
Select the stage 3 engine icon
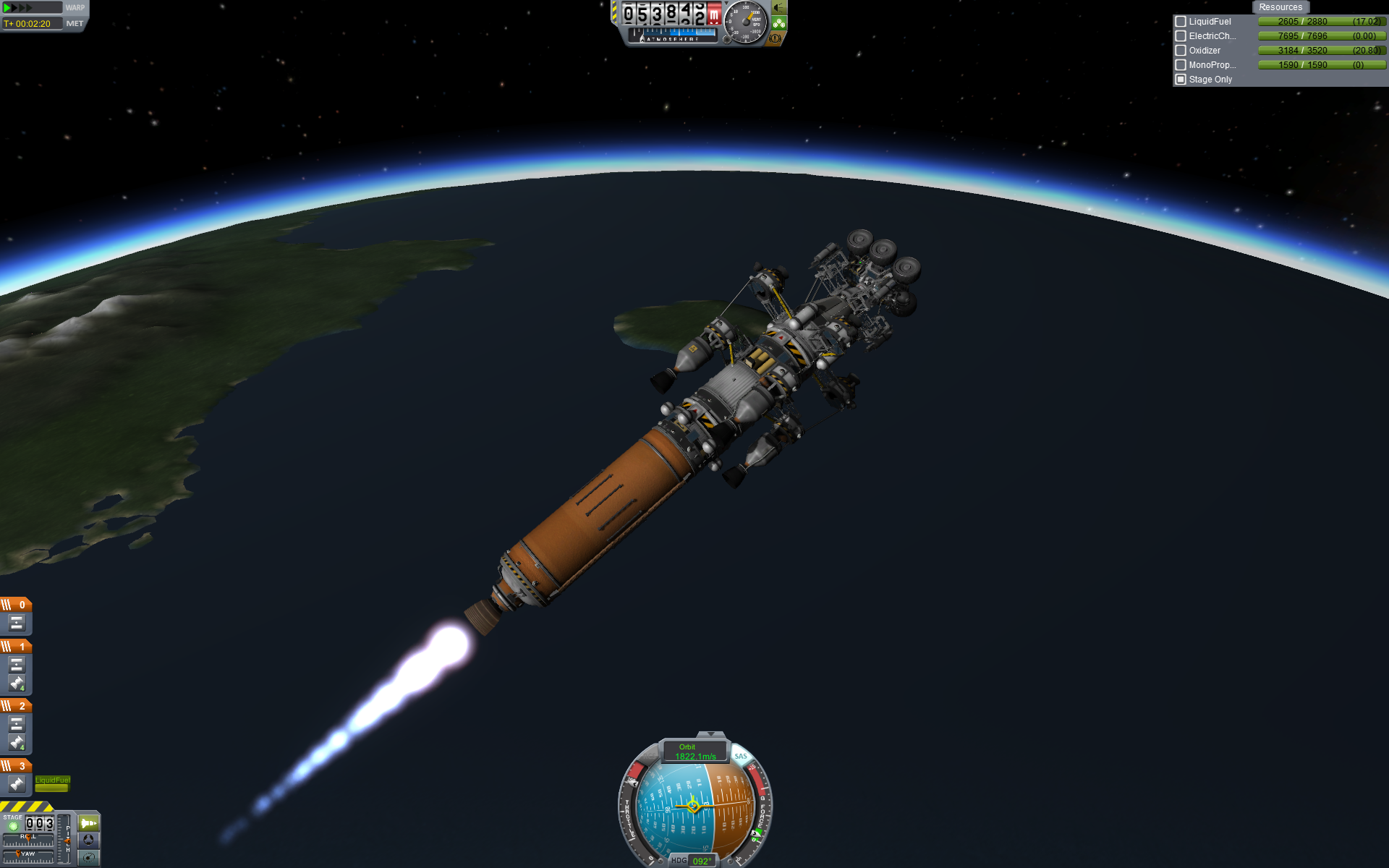pyautogui.click(x=17, y=783)
